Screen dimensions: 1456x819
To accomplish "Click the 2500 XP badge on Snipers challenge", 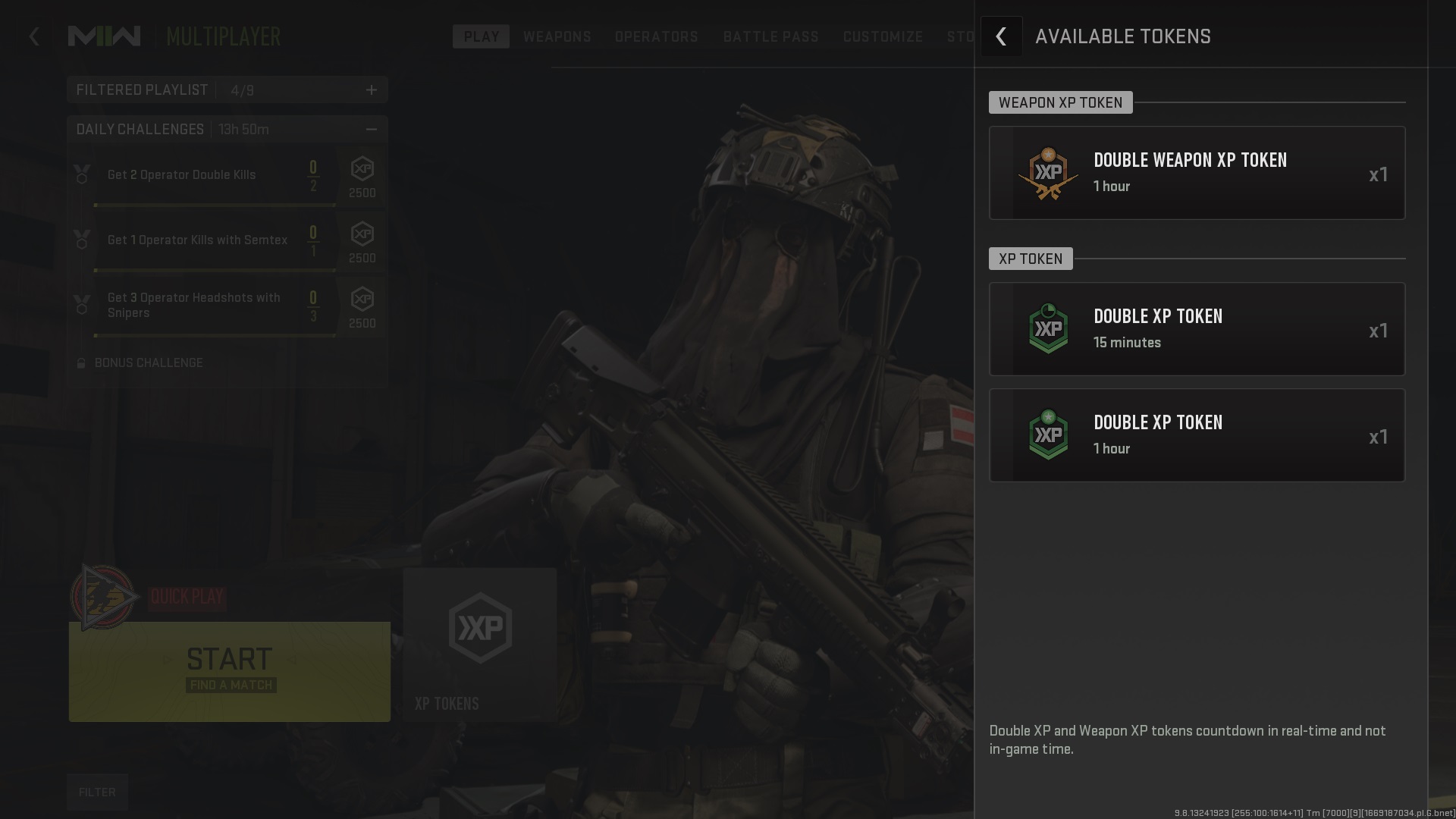I will tap(362, 306).
